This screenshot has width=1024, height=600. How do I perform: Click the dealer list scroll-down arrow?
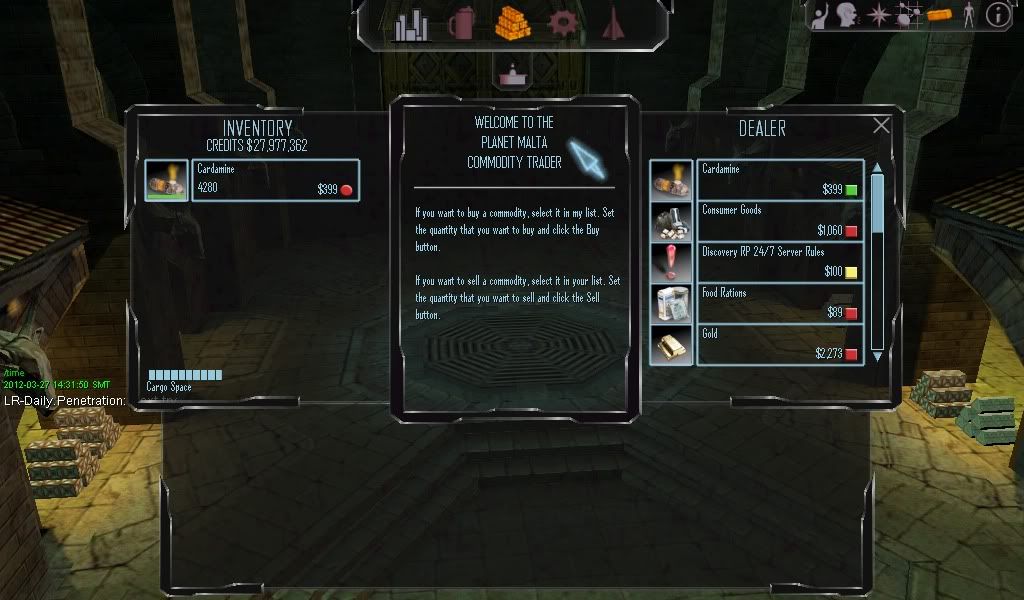tap(878, 355)
